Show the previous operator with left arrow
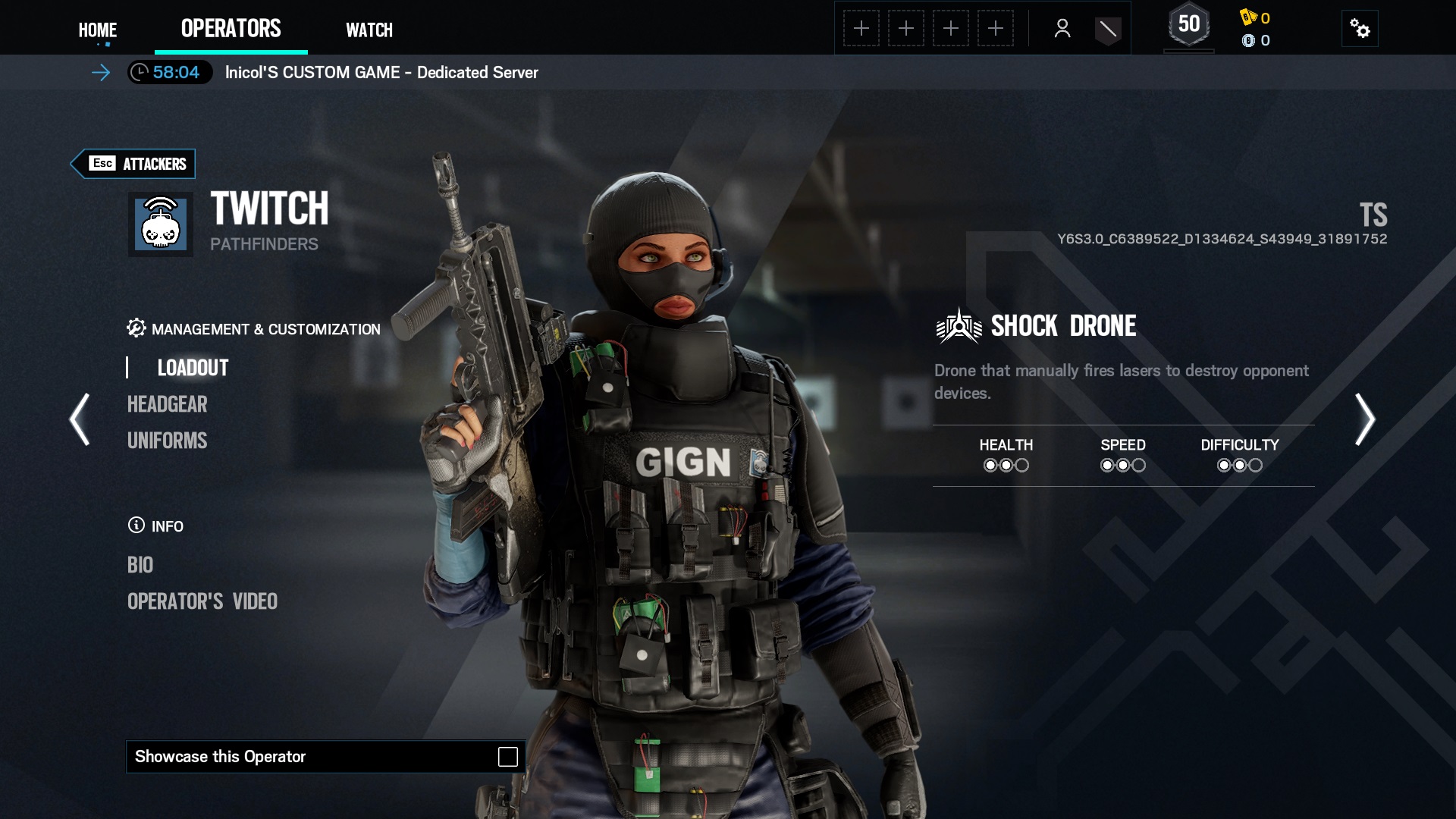 80,419
